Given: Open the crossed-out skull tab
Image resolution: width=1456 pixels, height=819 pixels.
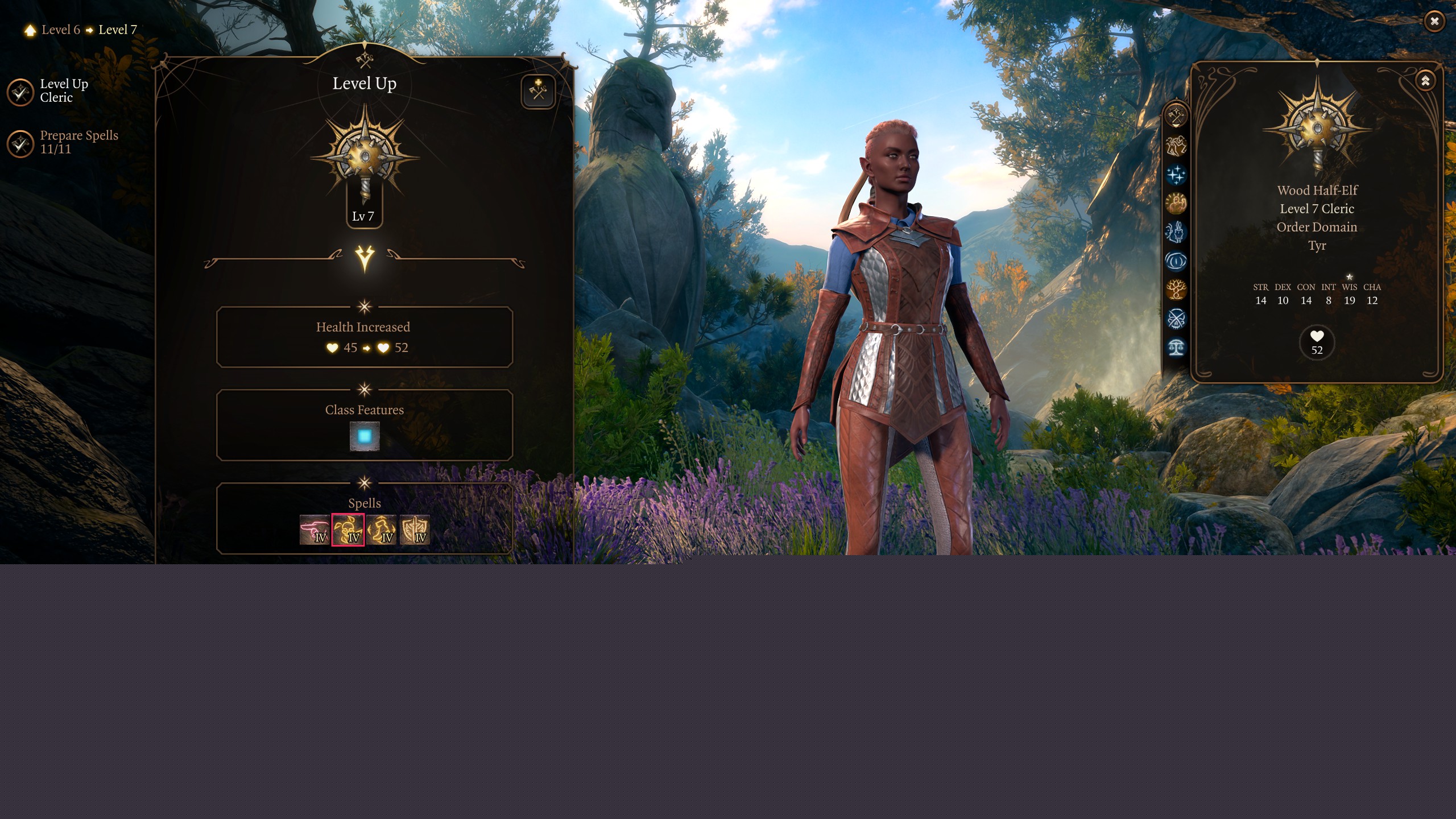Looking at the screenshot, I should tap(1176, 318).
